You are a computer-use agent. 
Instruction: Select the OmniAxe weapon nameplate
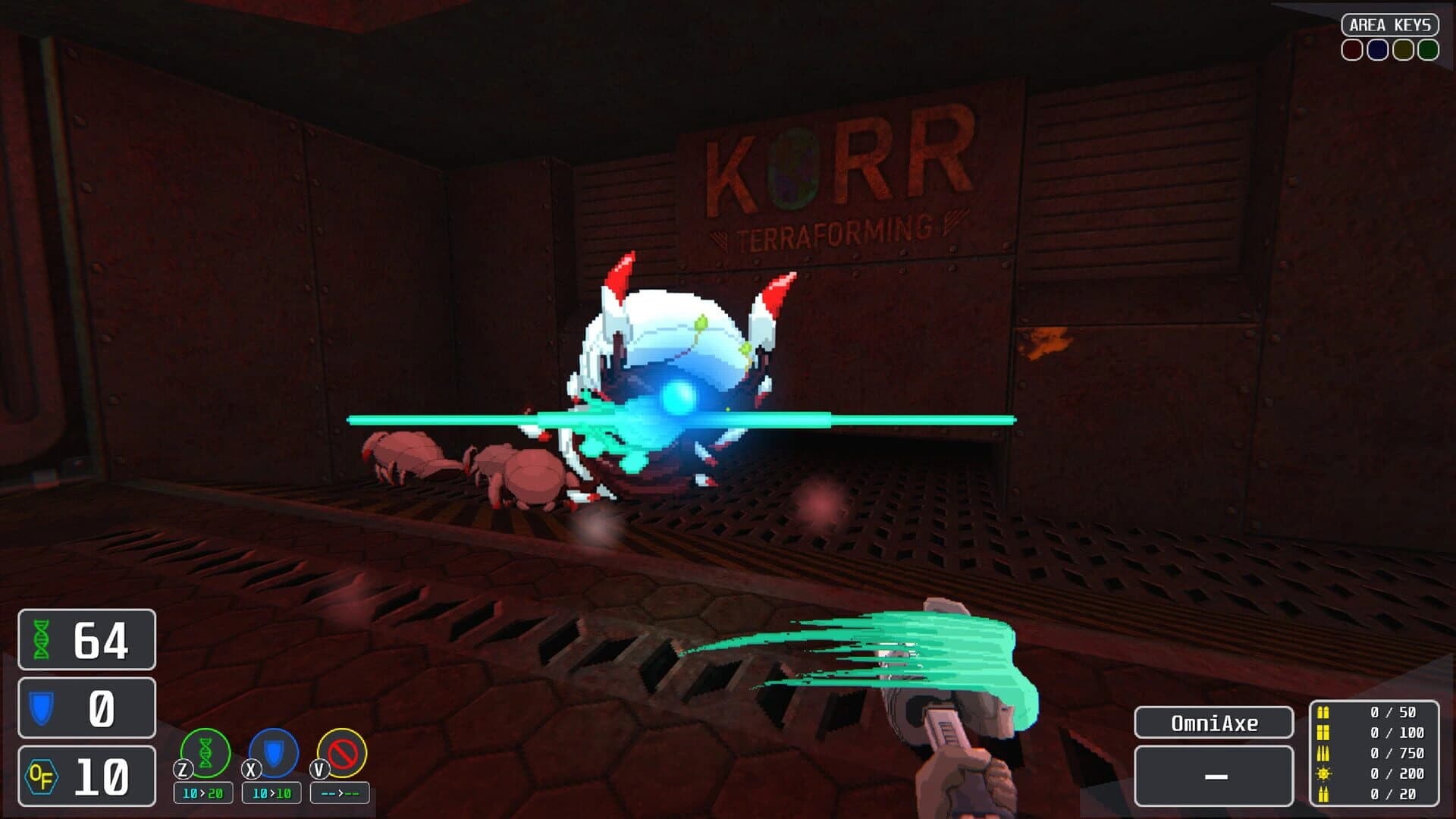point(1213,722)
